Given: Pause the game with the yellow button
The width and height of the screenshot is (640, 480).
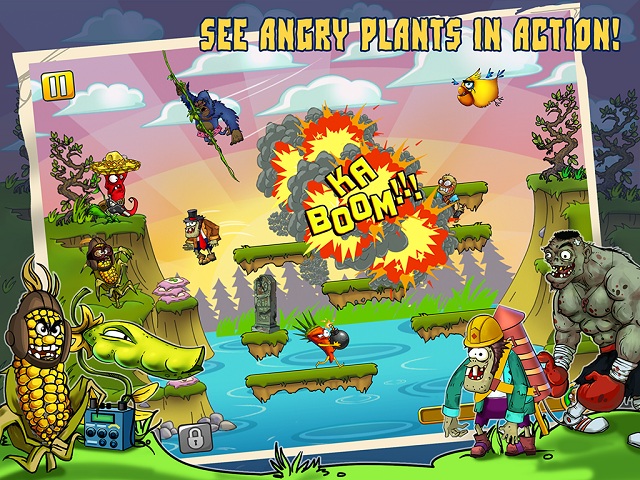Looking at the screenshot, I should (x=57, y=86).
